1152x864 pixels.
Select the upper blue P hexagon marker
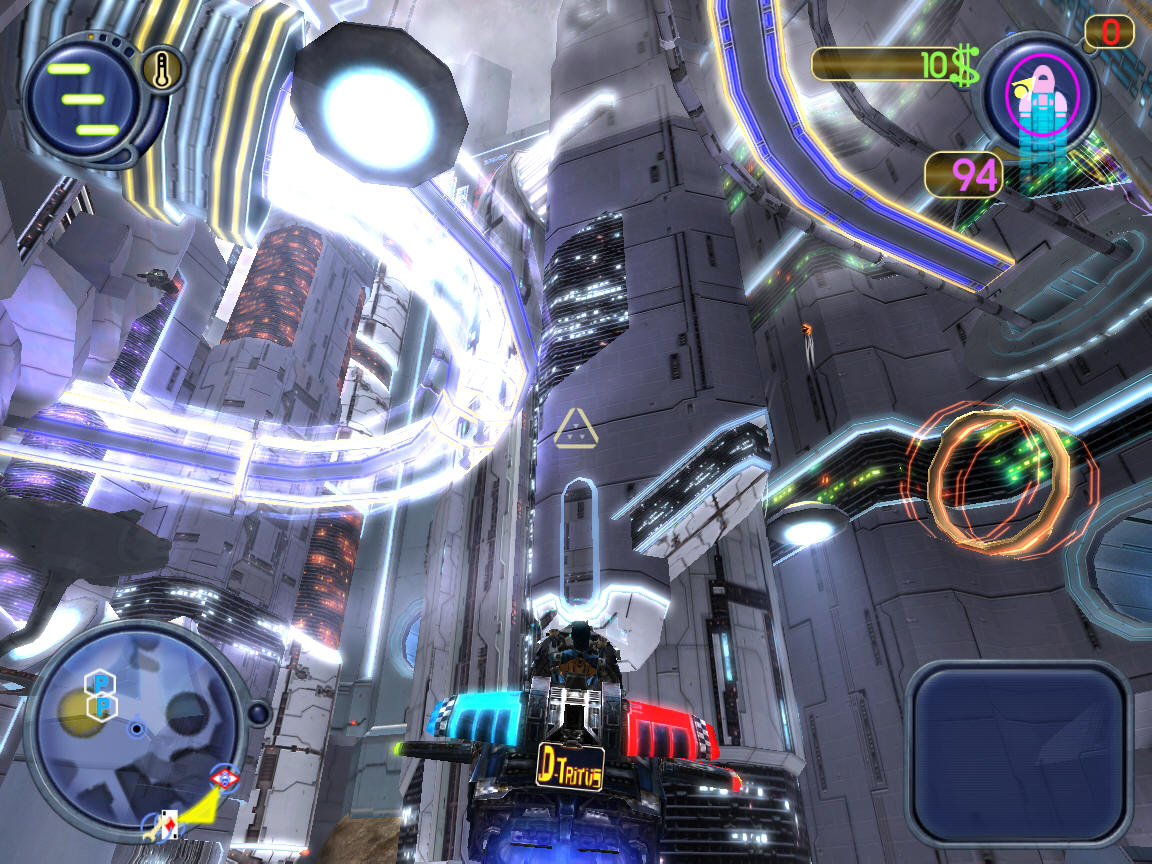pos(101,682)
